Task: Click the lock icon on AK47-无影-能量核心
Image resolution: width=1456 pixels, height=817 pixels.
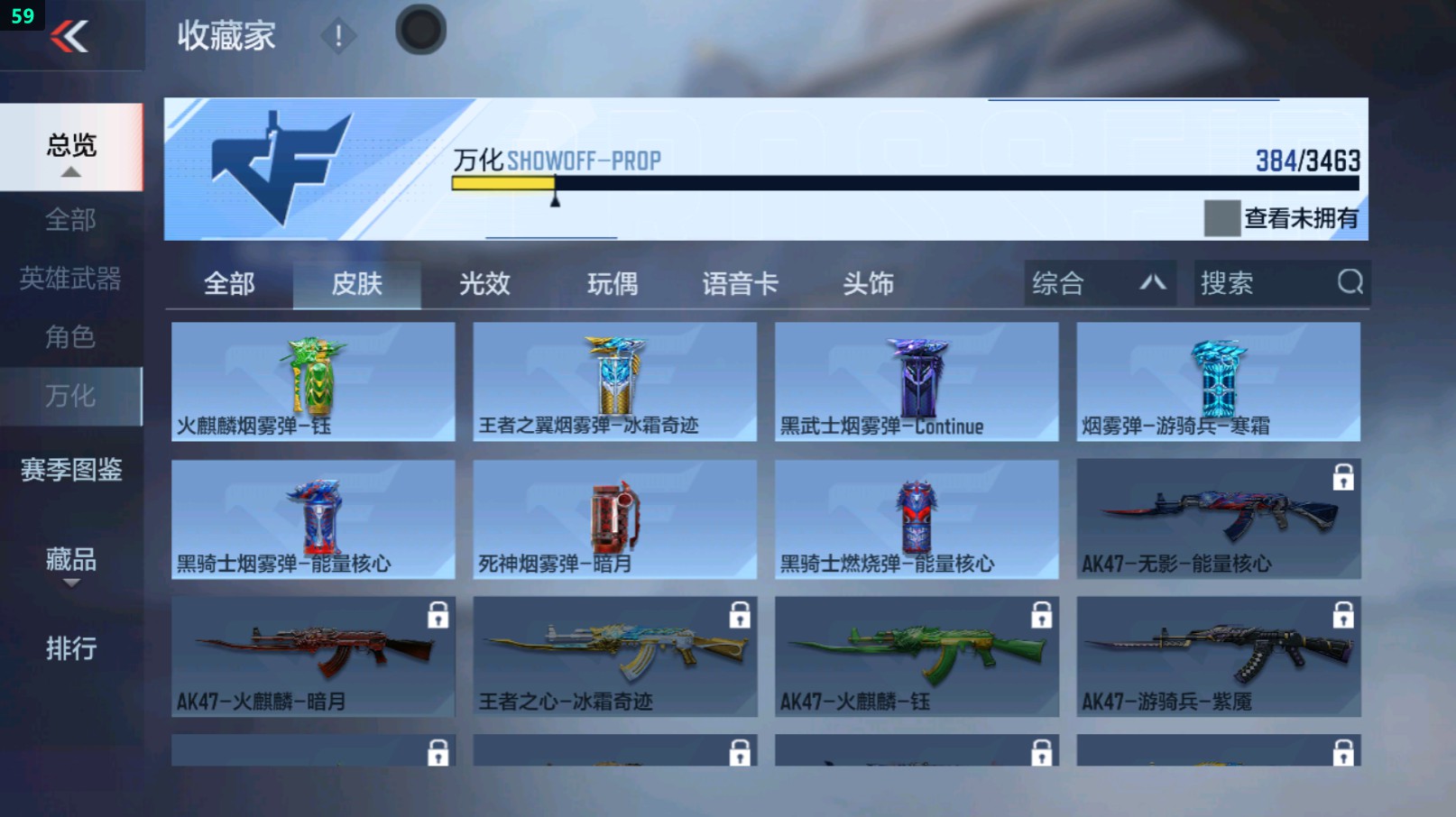Action: pos(1341,476)
